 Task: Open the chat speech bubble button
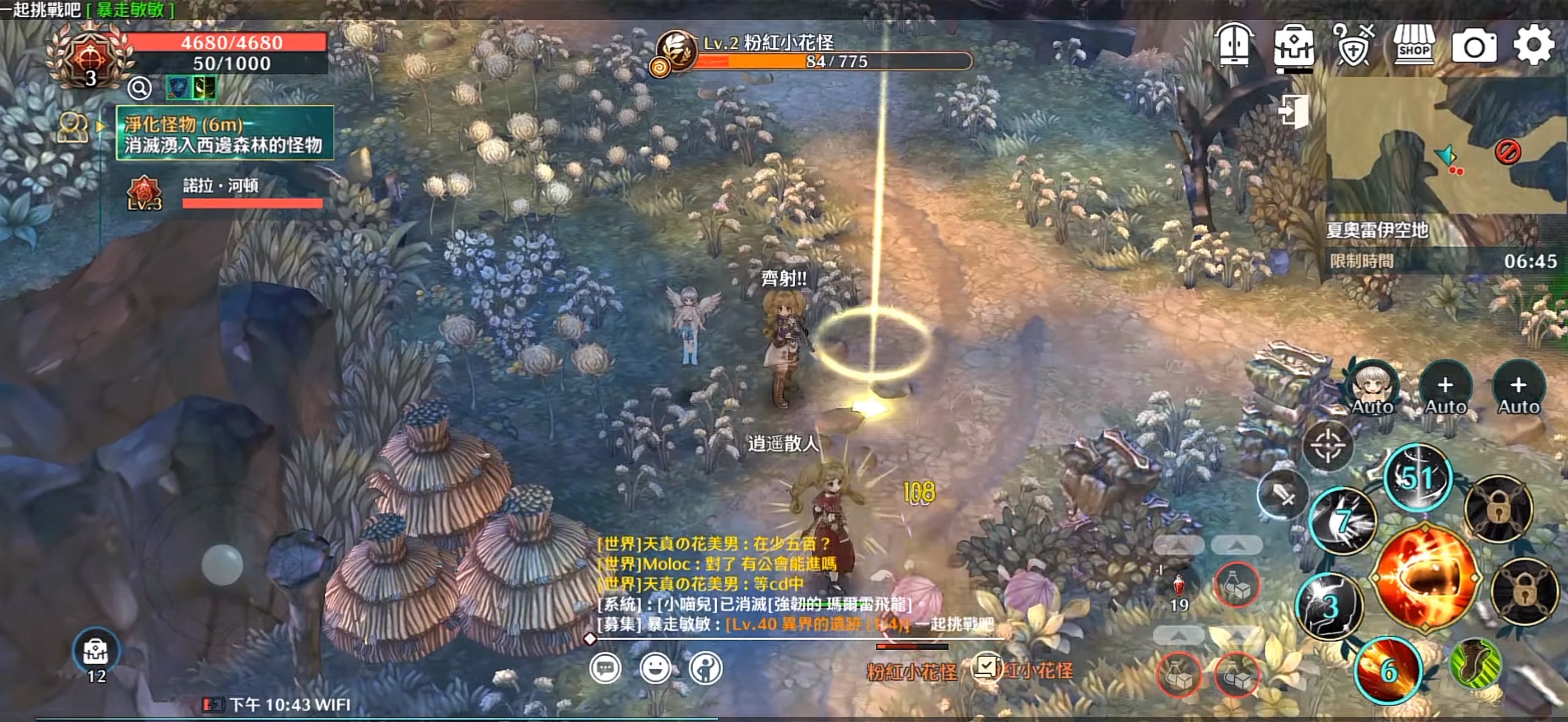pos(605,668)
